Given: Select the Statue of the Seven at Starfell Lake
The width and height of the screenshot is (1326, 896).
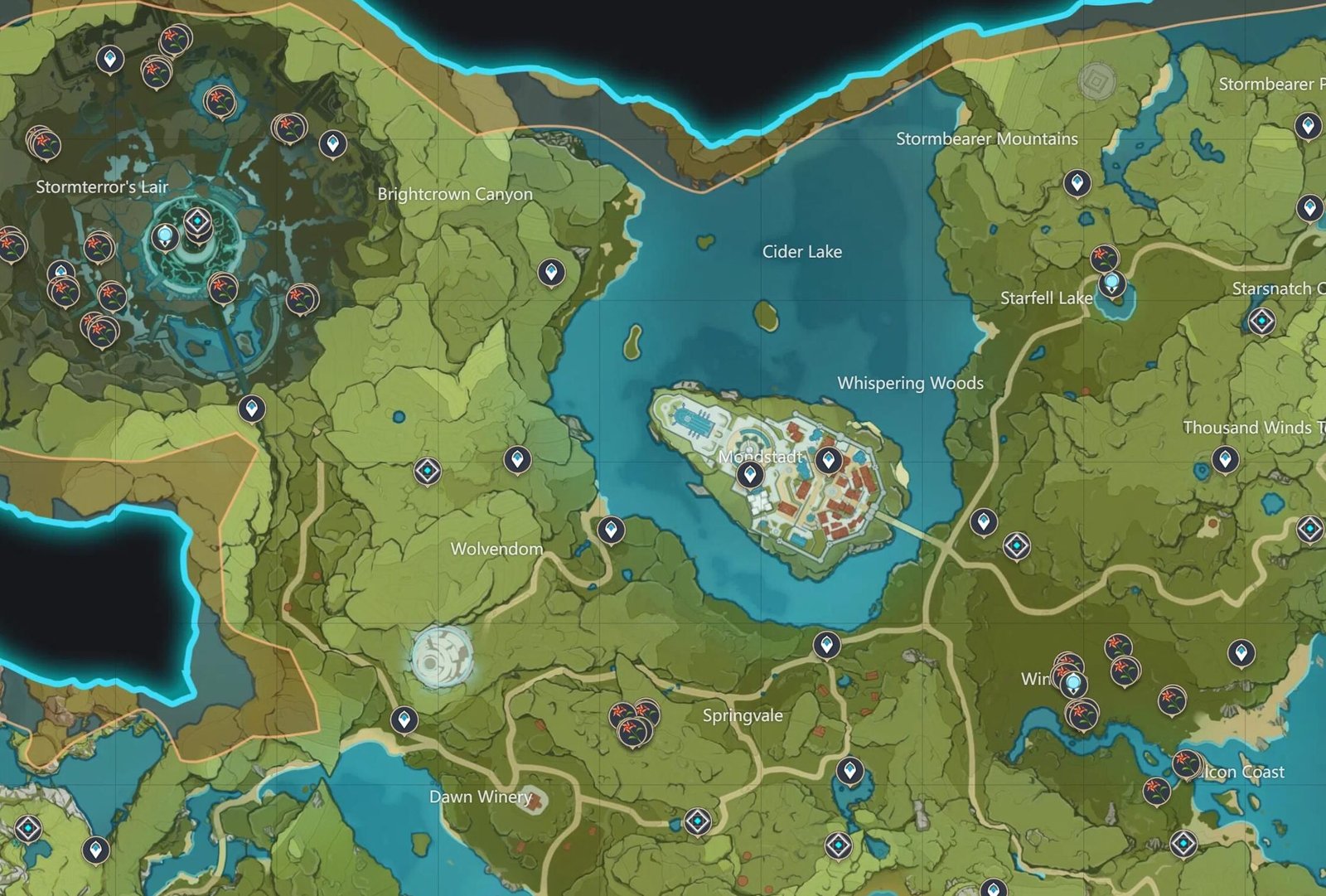Looking at the screenshot, I should tap(1111, 283).
